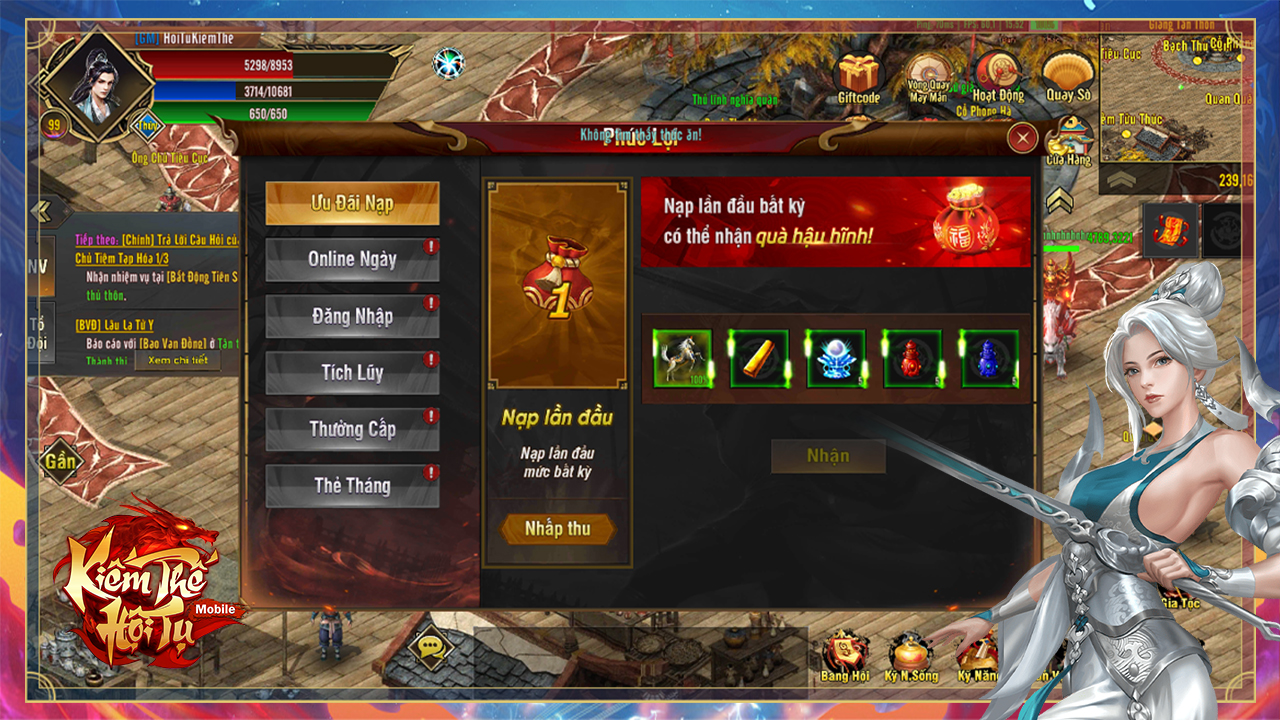
Task: Select the blue potion gourd reward
Action: (x=989, y=359)
